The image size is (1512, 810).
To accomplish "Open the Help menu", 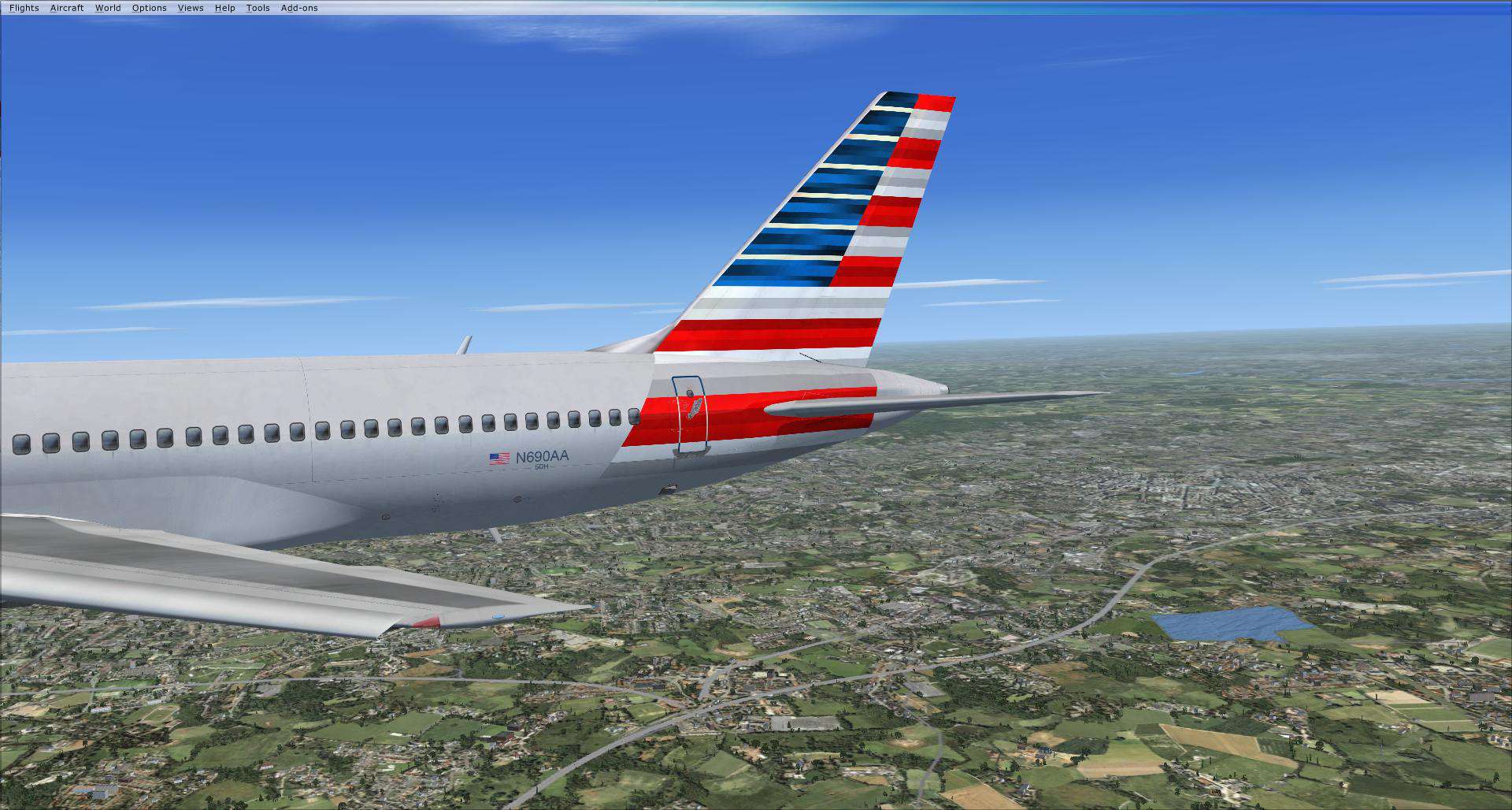I will [224, 7].
